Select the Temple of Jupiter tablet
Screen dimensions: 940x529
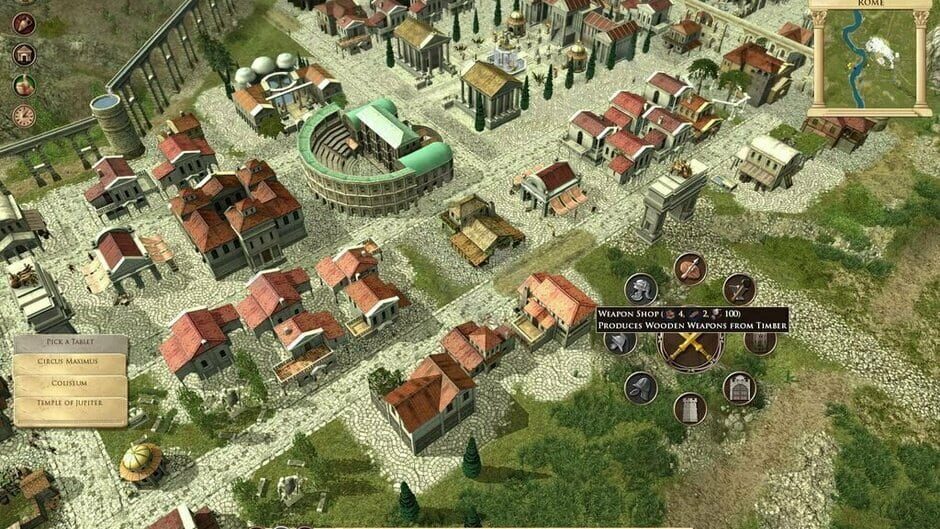point(70,405)
